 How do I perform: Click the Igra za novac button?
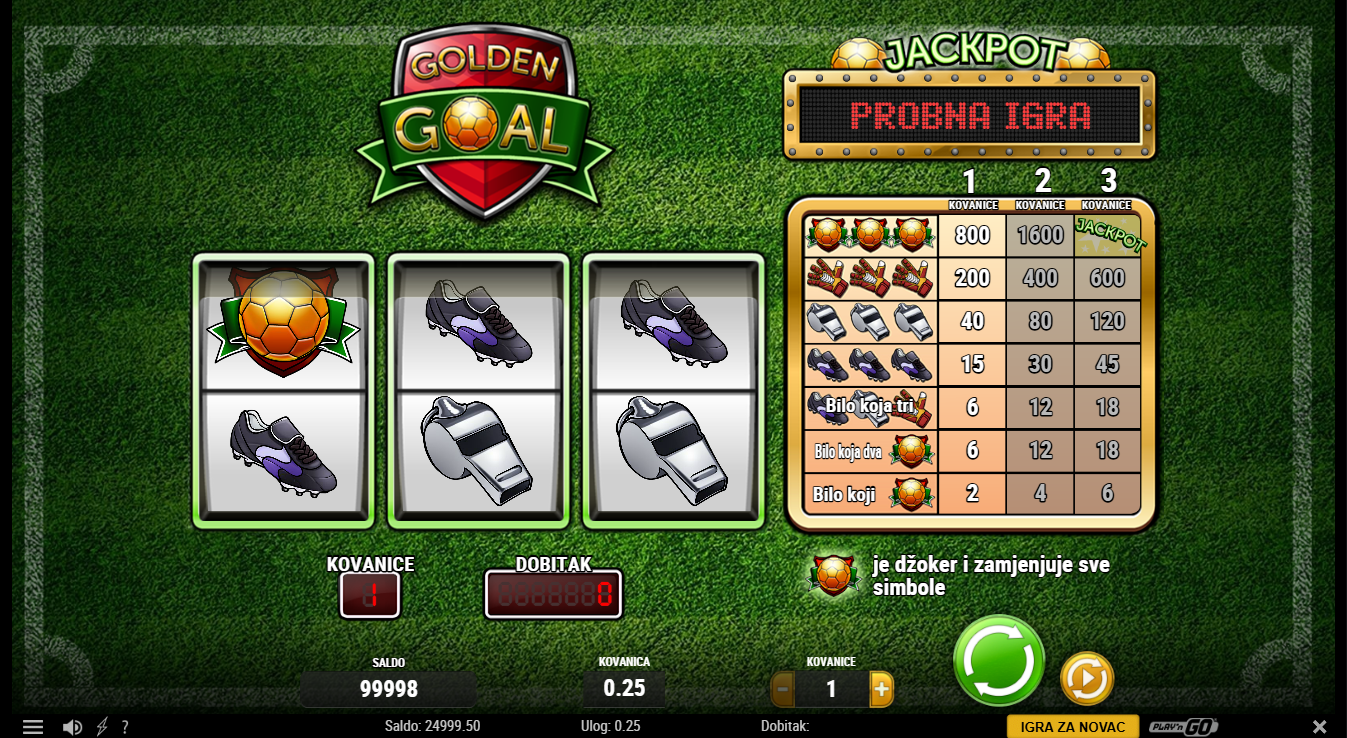(x=1072, y=727)
